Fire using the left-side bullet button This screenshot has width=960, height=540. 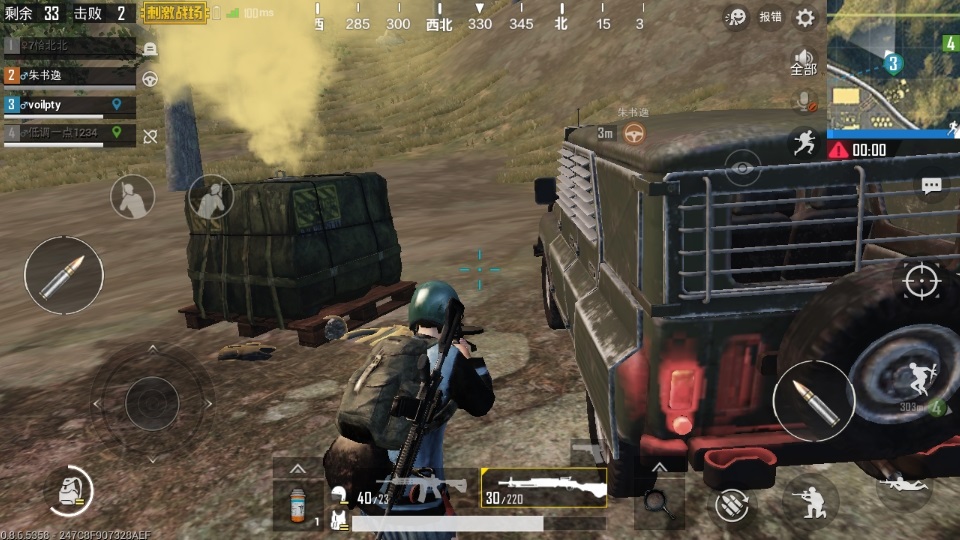coord(64,276)
